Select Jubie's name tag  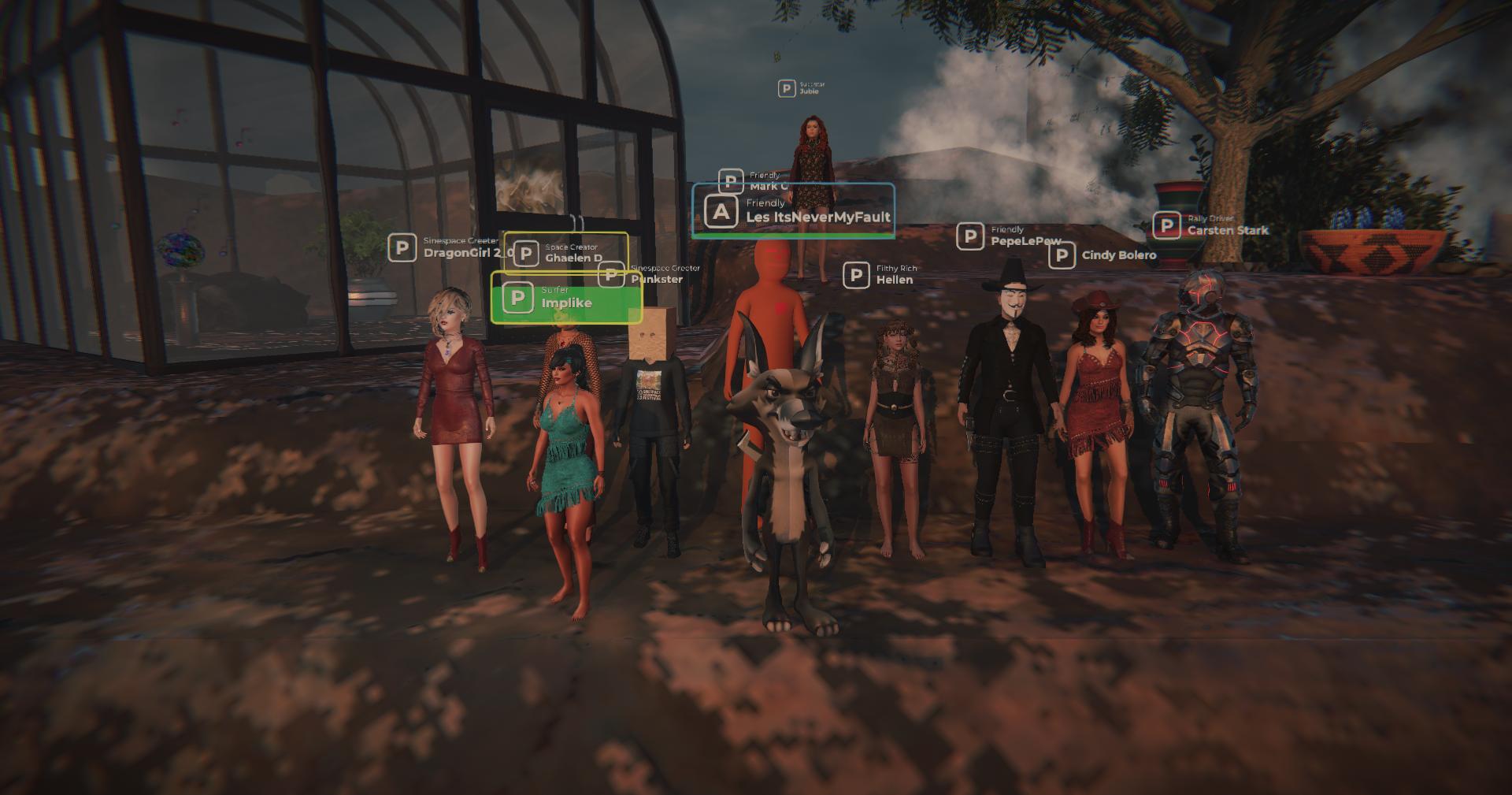[802, 87]
